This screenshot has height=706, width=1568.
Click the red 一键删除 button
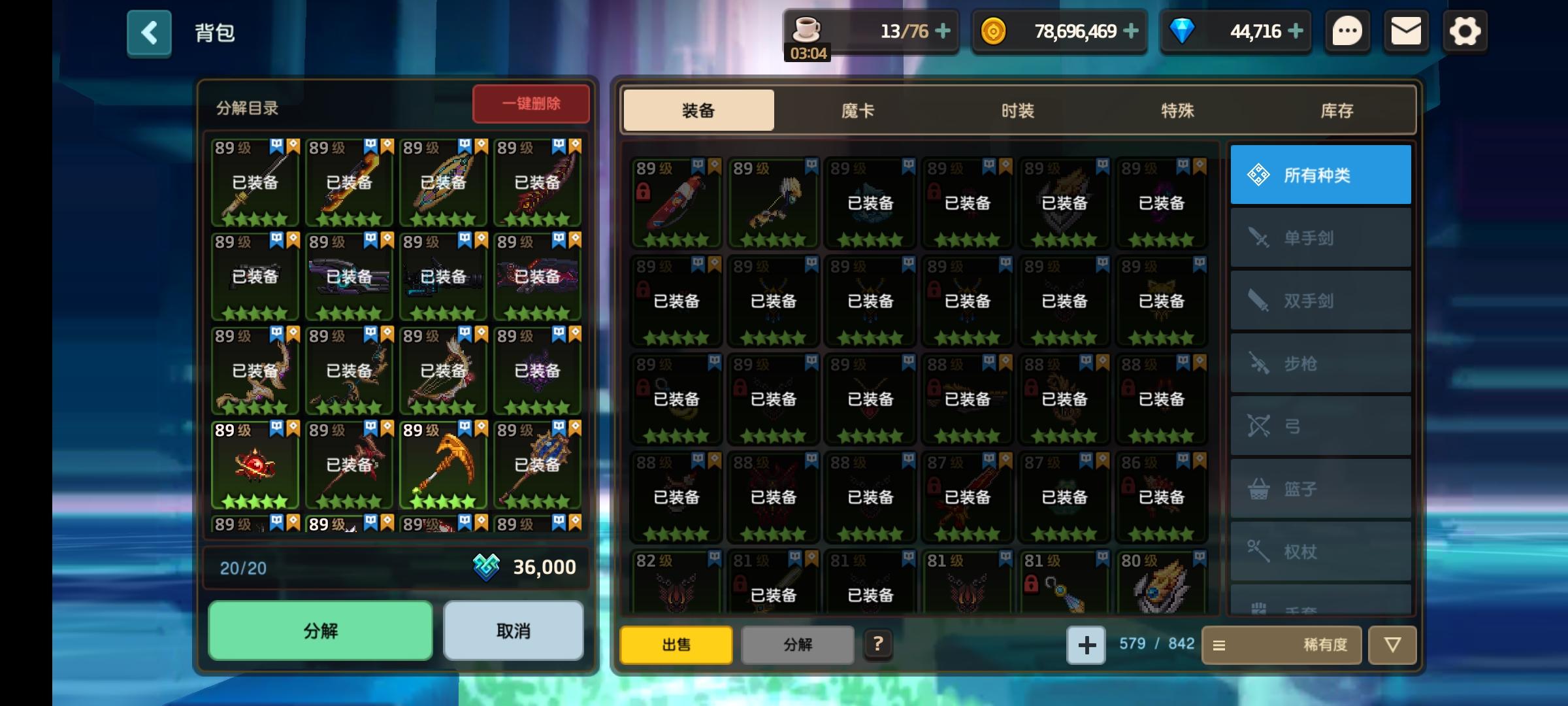click(x=531, y=103)
